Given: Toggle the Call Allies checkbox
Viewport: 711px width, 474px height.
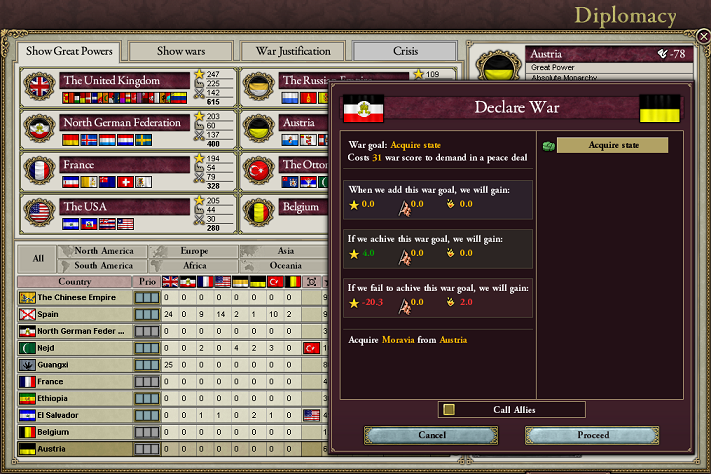Looking at the screenshot, I should click(x=449, y=409).
